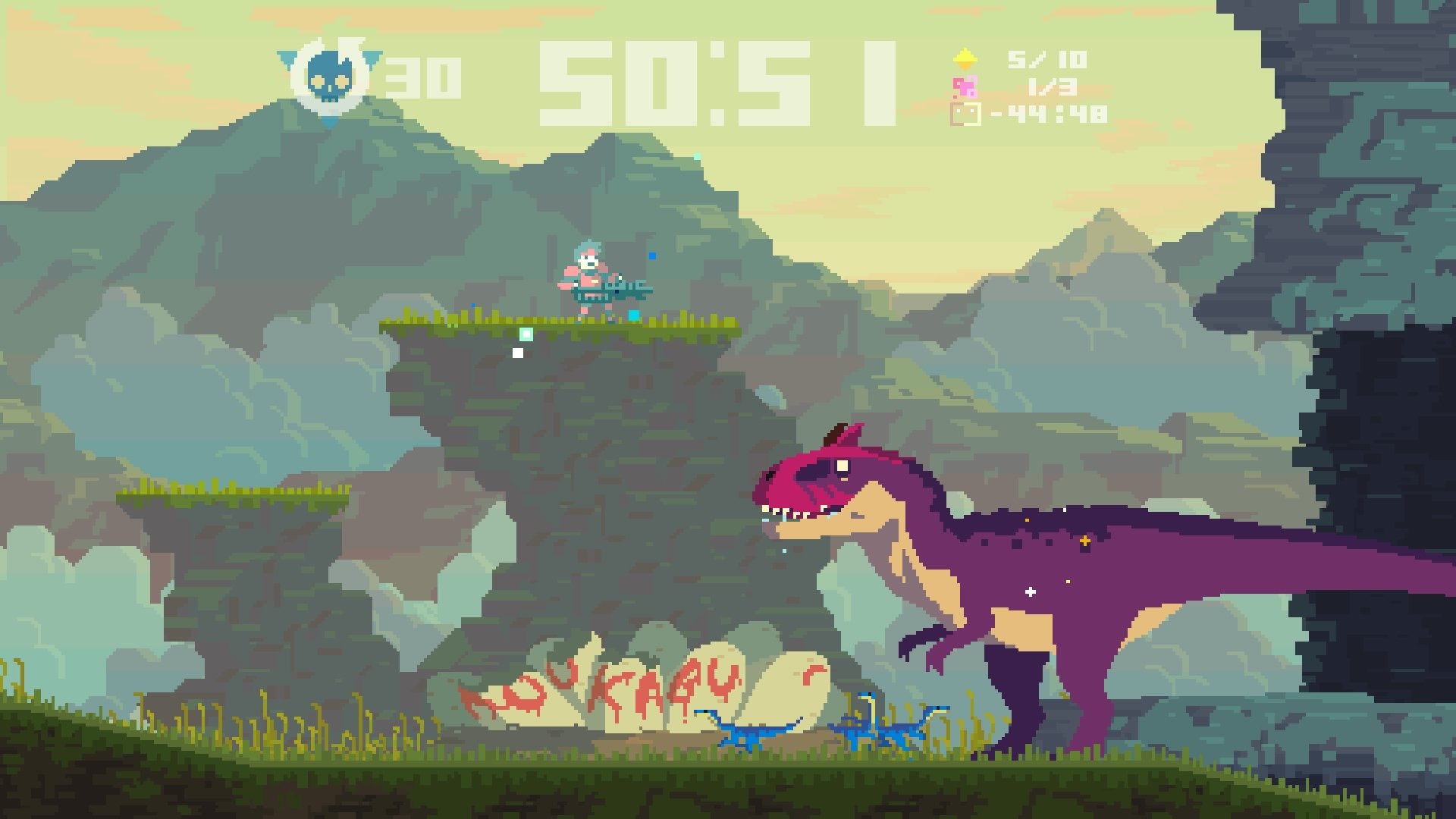The image size is (1456, 819).
Task: Click the player's hoverboard weapon sprite
Action: tap(614, 290)
